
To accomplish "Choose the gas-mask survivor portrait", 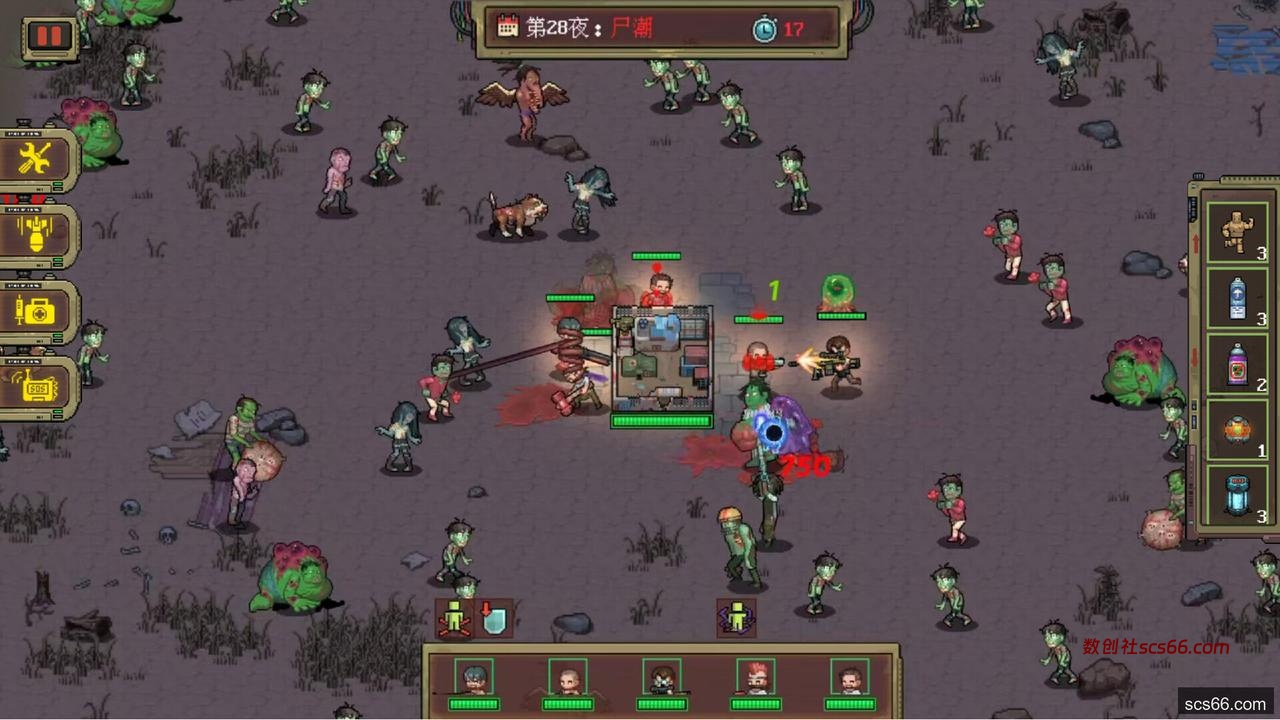I will [x=662, y=679].
